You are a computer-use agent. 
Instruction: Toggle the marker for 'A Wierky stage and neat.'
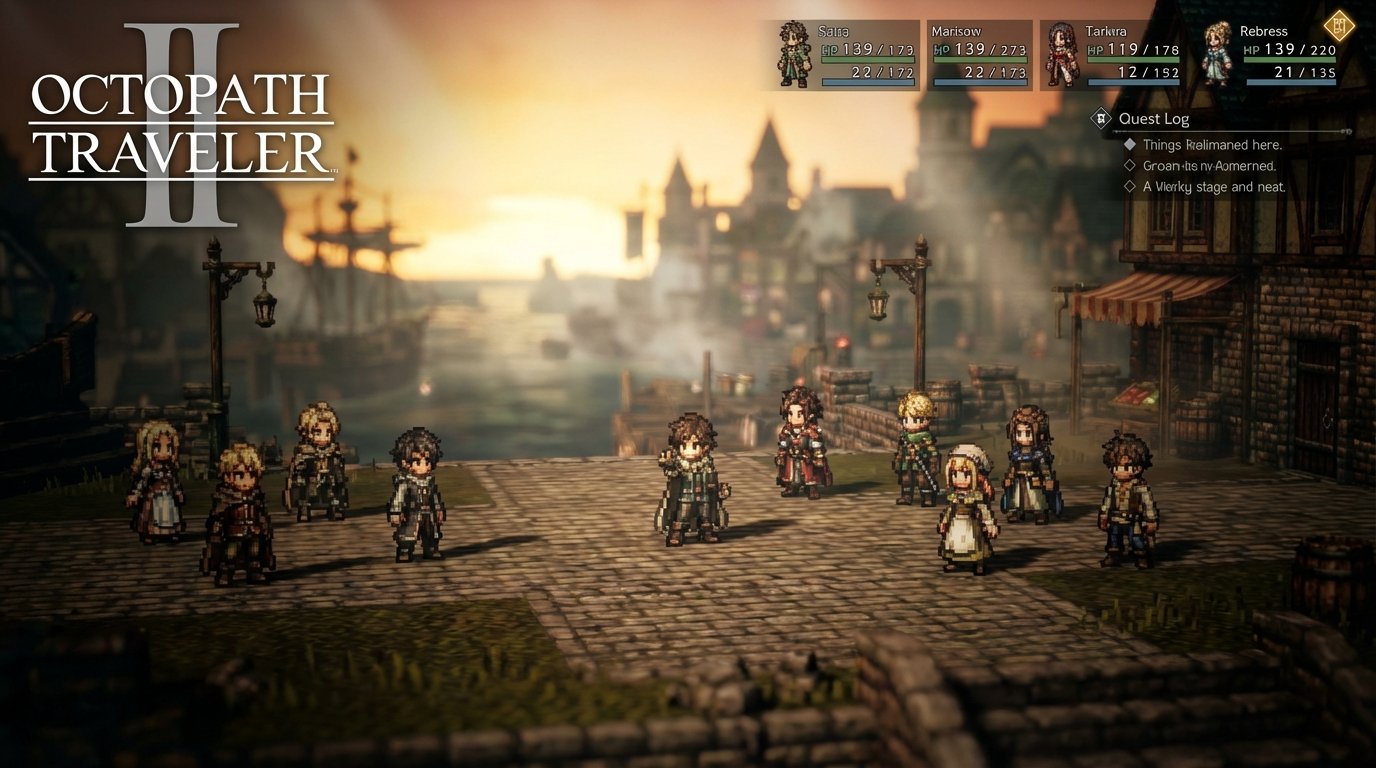click(1129, 186)
